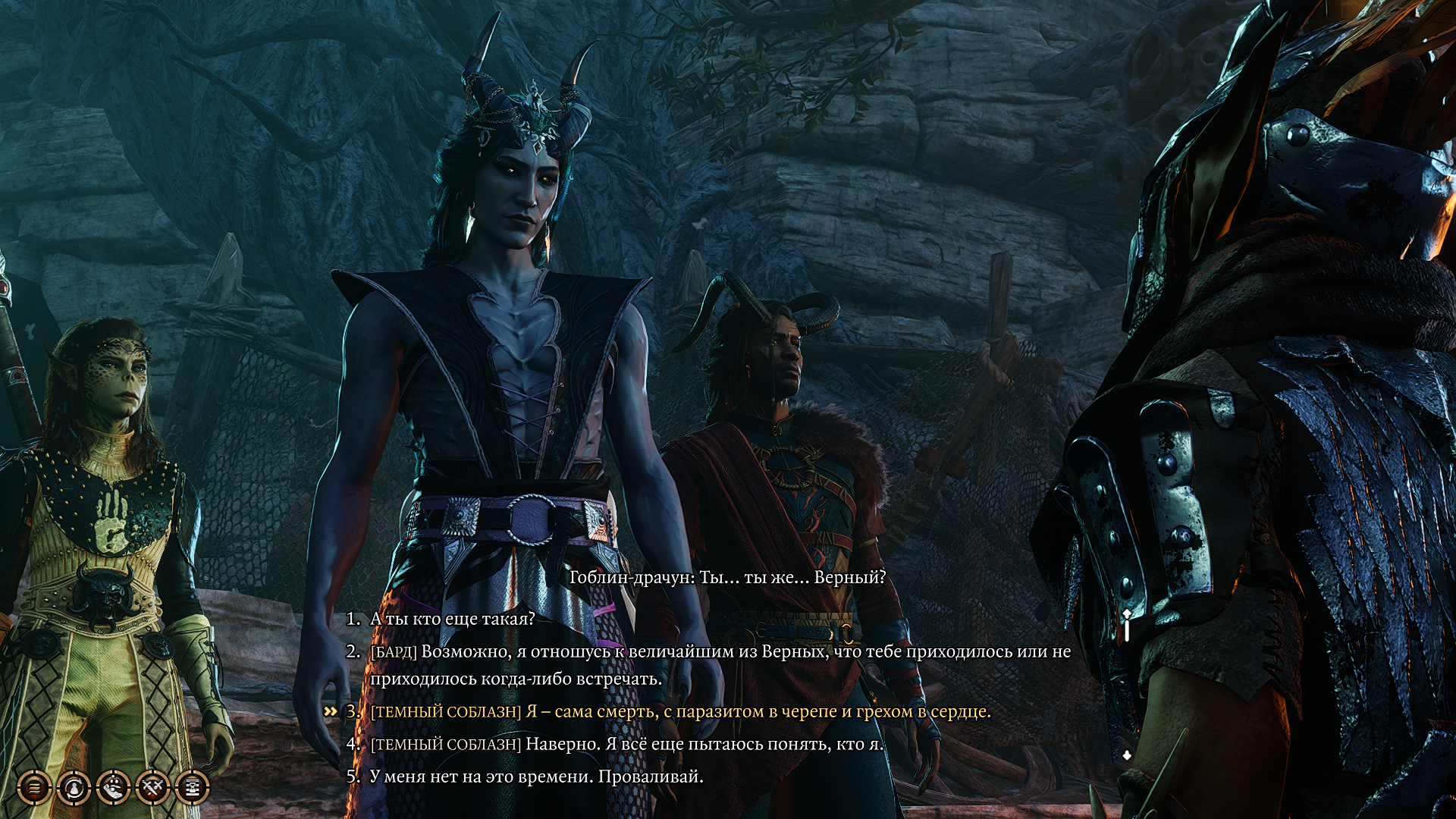Pick the "Я – сама смерть" reply

pos(680,711)
